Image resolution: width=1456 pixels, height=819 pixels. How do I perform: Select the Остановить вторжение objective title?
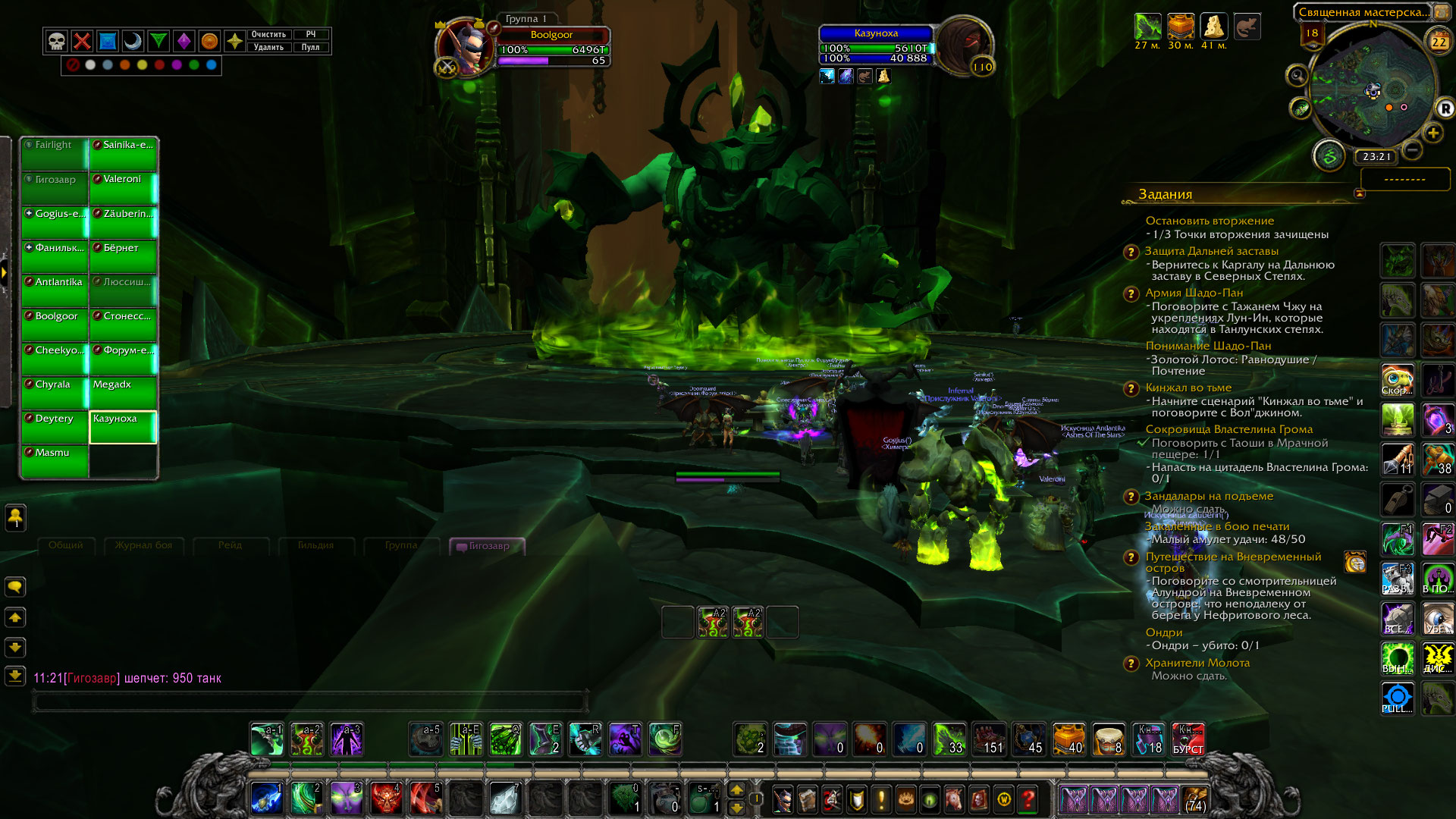pos(1210,221)
